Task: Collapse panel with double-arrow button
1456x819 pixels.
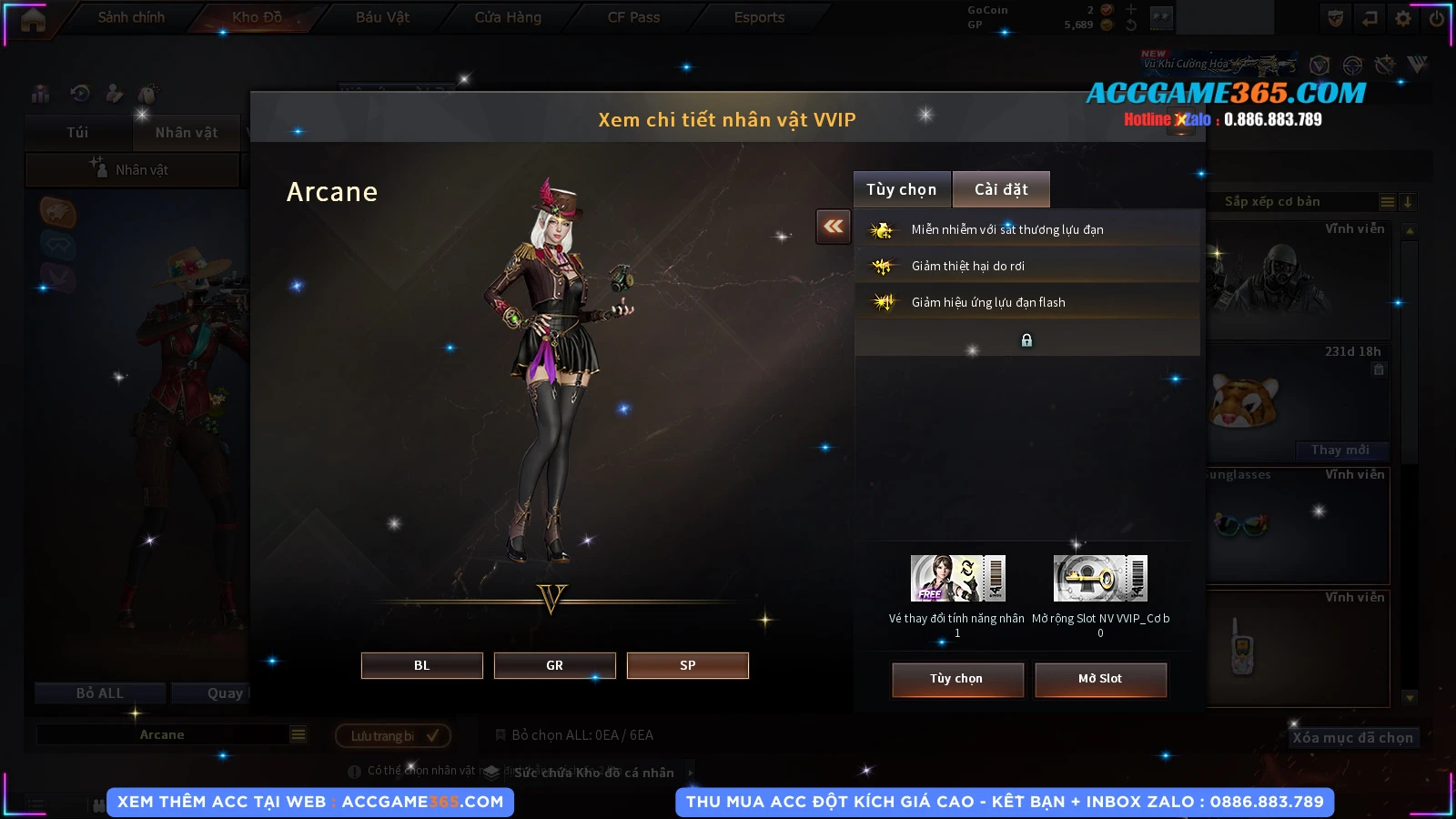Action: (x=834, y=227)
